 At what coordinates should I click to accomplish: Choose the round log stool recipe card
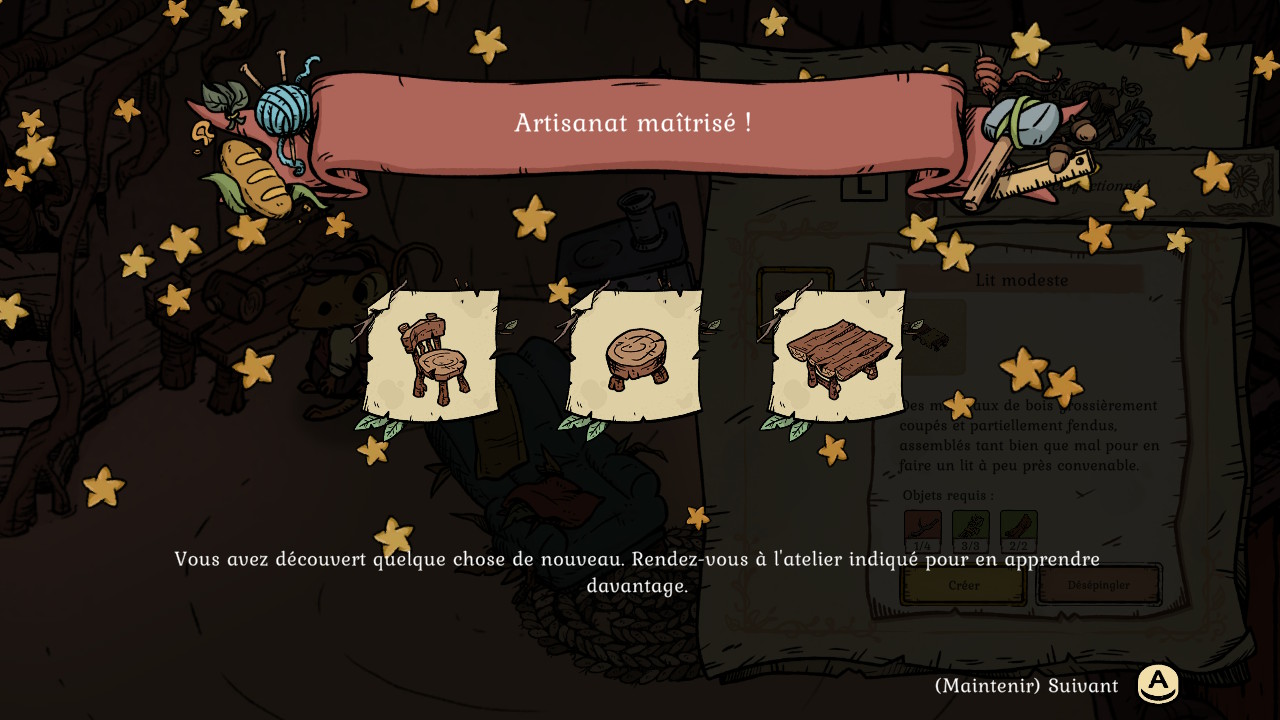(635, 356)
